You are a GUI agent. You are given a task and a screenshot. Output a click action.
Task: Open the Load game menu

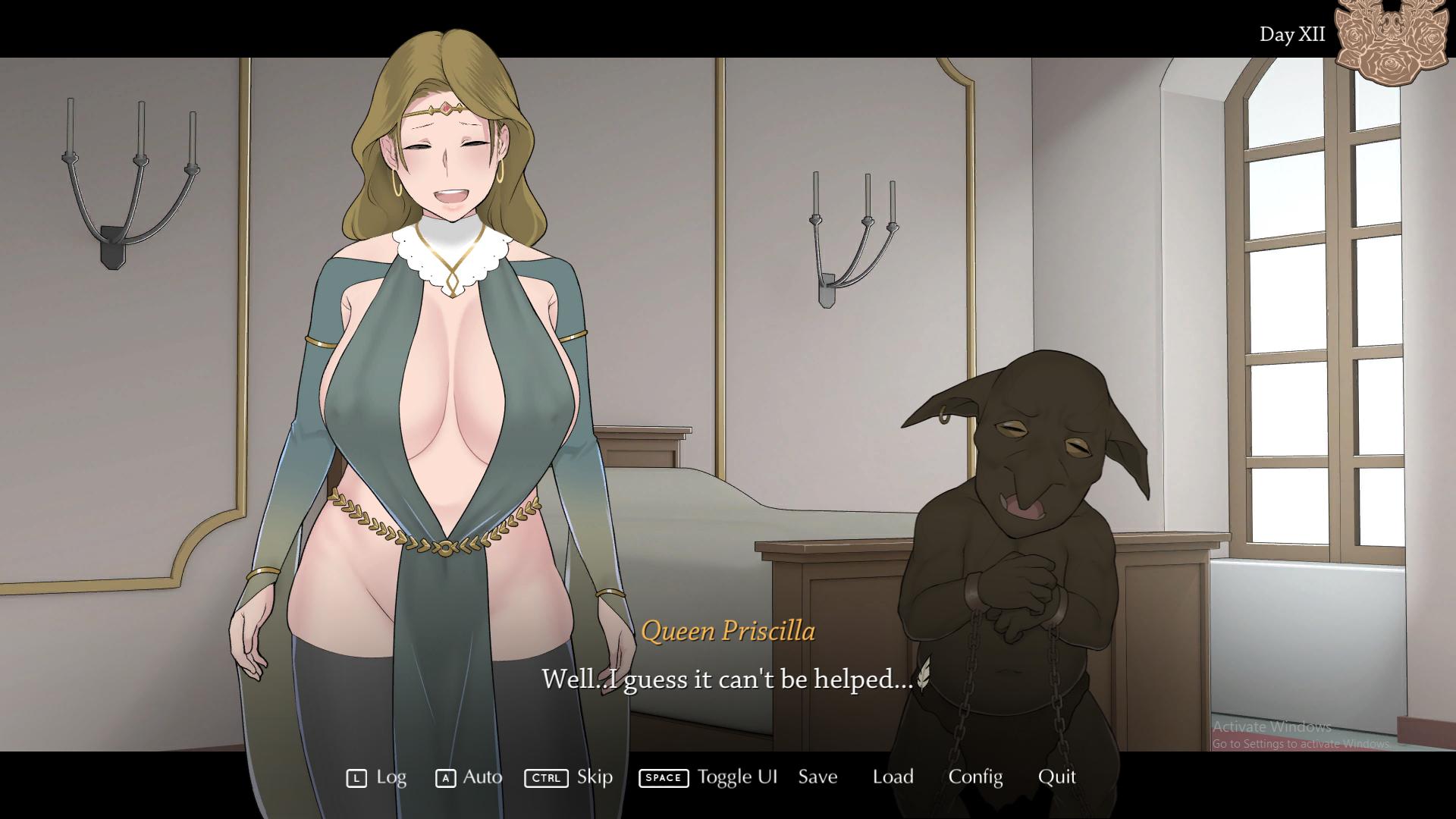click(893, 777)
